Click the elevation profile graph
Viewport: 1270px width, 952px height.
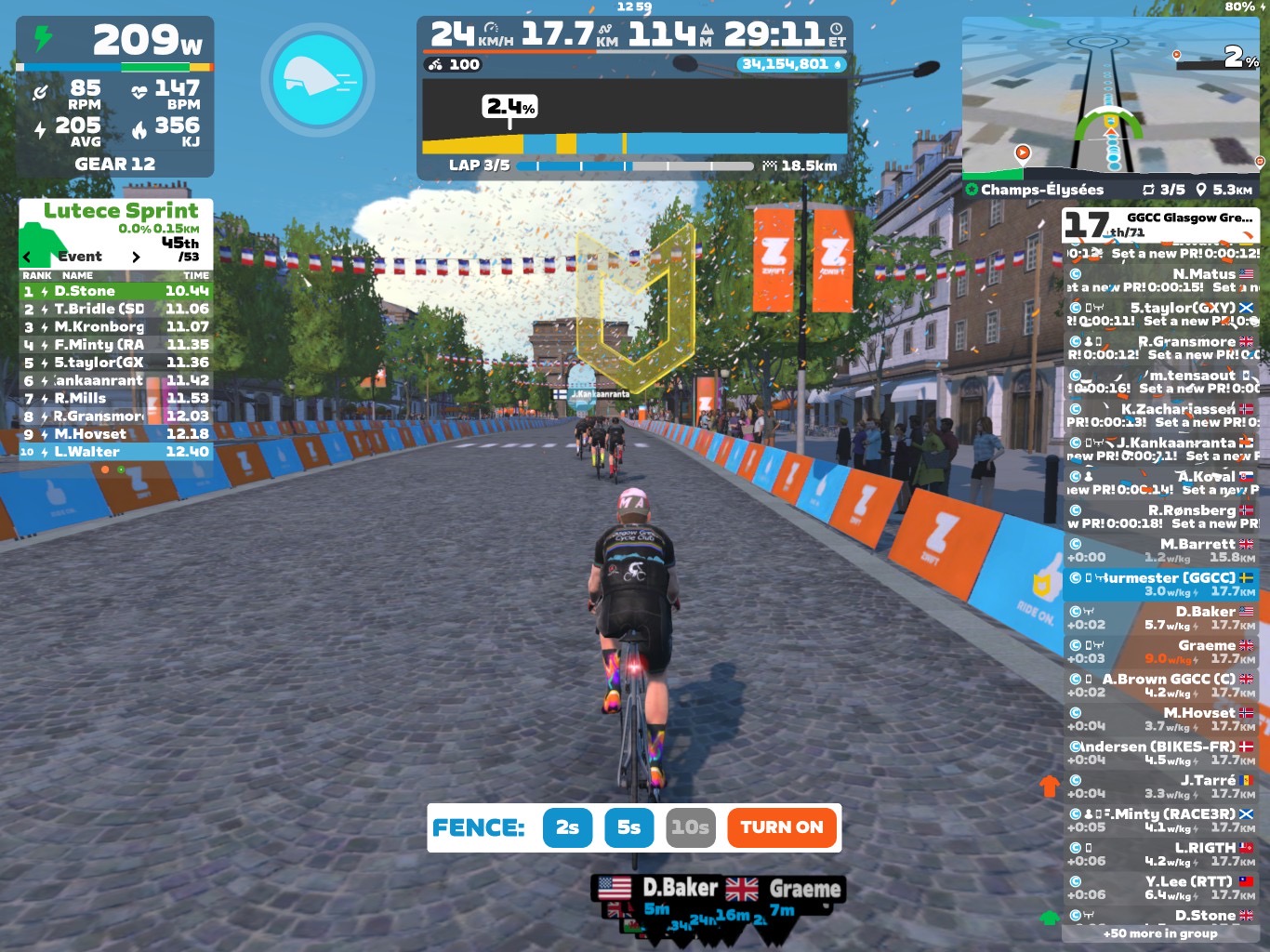click(x=634, y=117)
